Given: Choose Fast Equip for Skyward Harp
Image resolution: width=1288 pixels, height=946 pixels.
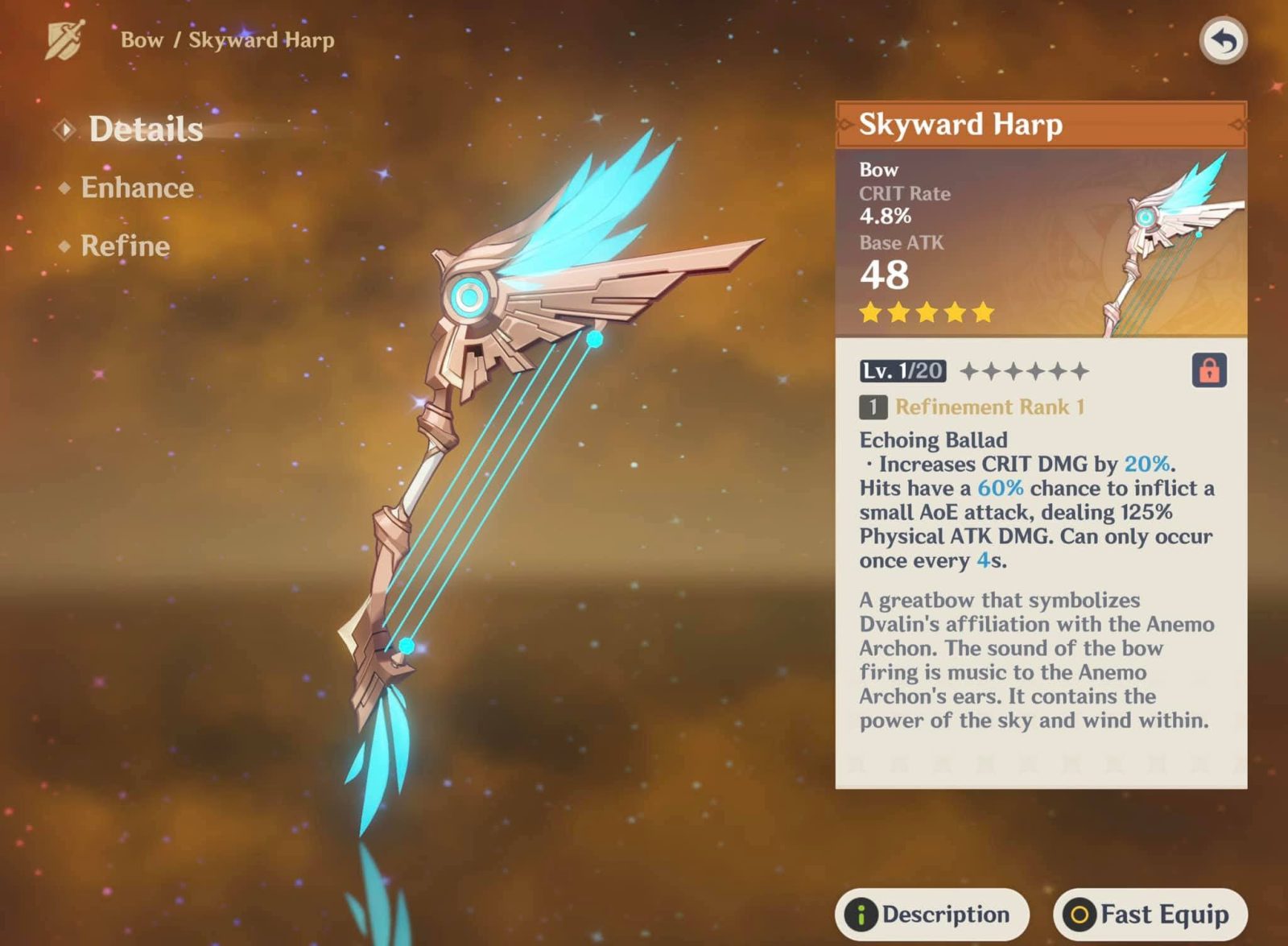Looking at the screenshot, I should [1150, 915].
